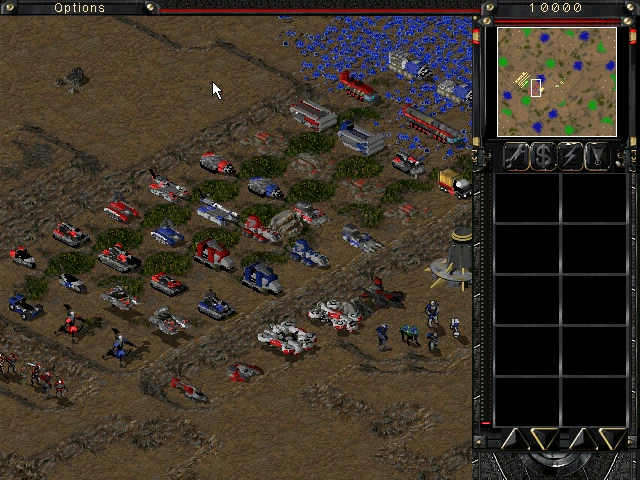Toggle the dollar-sign sell mode
The image size is (640, 480).
coord(543,155)
